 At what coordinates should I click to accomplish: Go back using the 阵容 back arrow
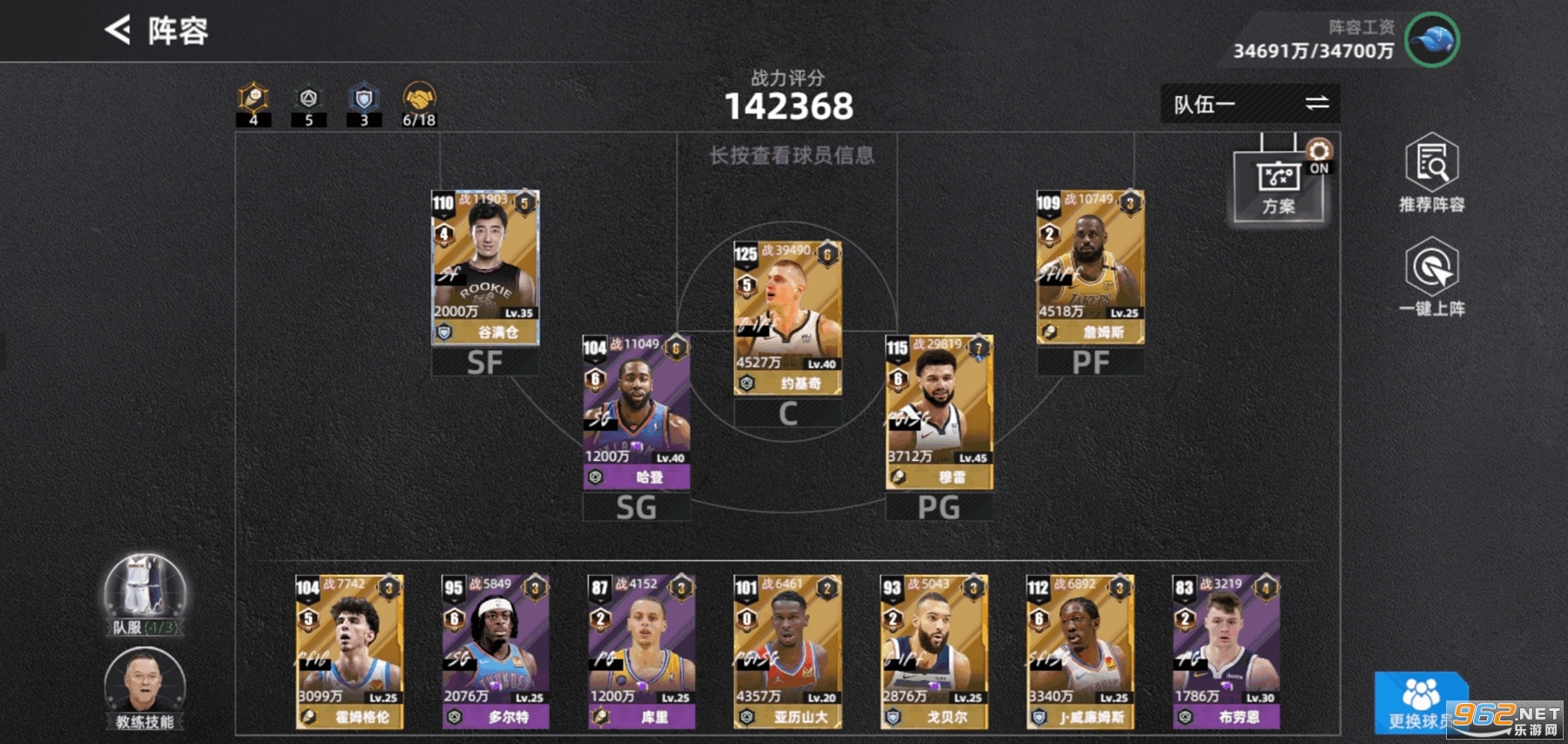click(x=118, y=30)
